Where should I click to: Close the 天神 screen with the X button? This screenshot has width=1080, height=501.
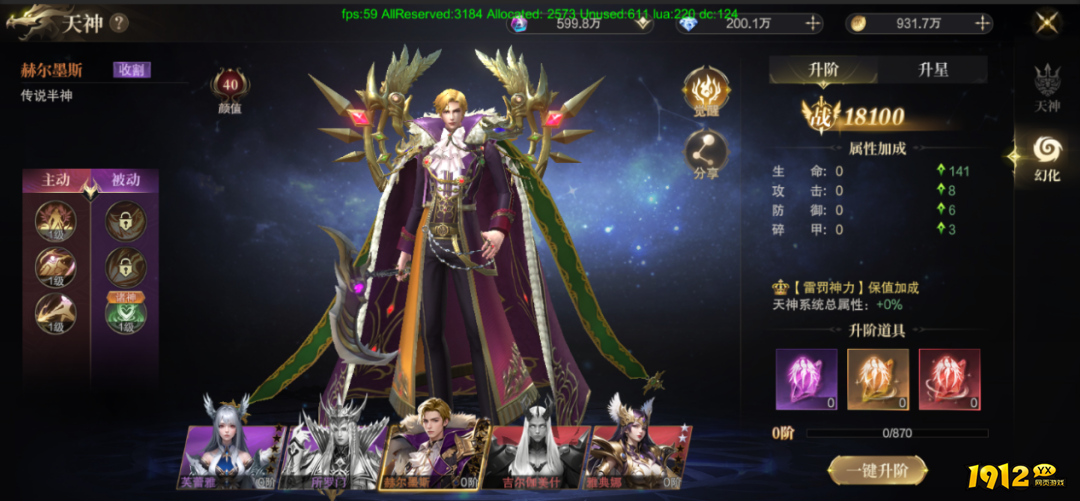[x=1047, y=22]
